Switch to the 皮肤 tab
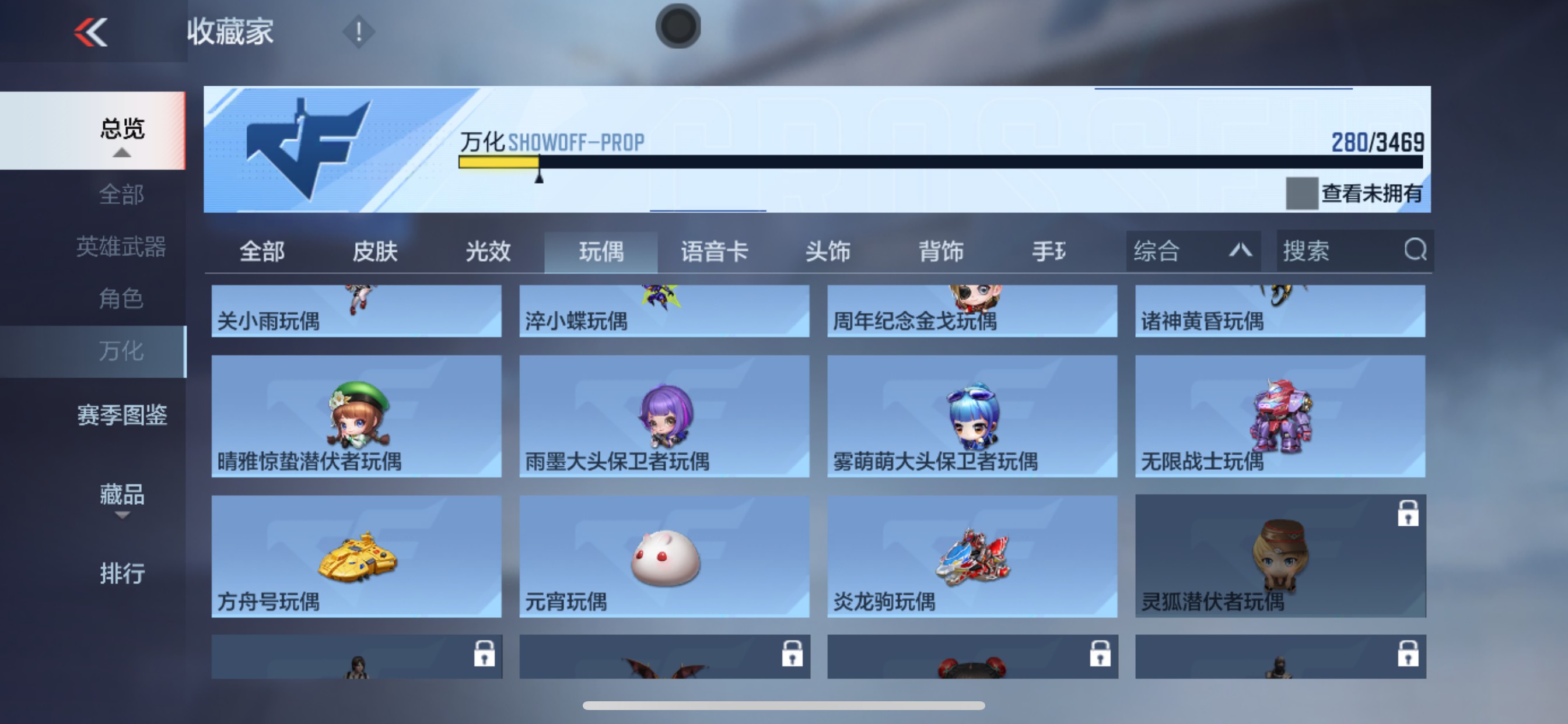Viewport: 1568px width, 724px height. (374, 251)
